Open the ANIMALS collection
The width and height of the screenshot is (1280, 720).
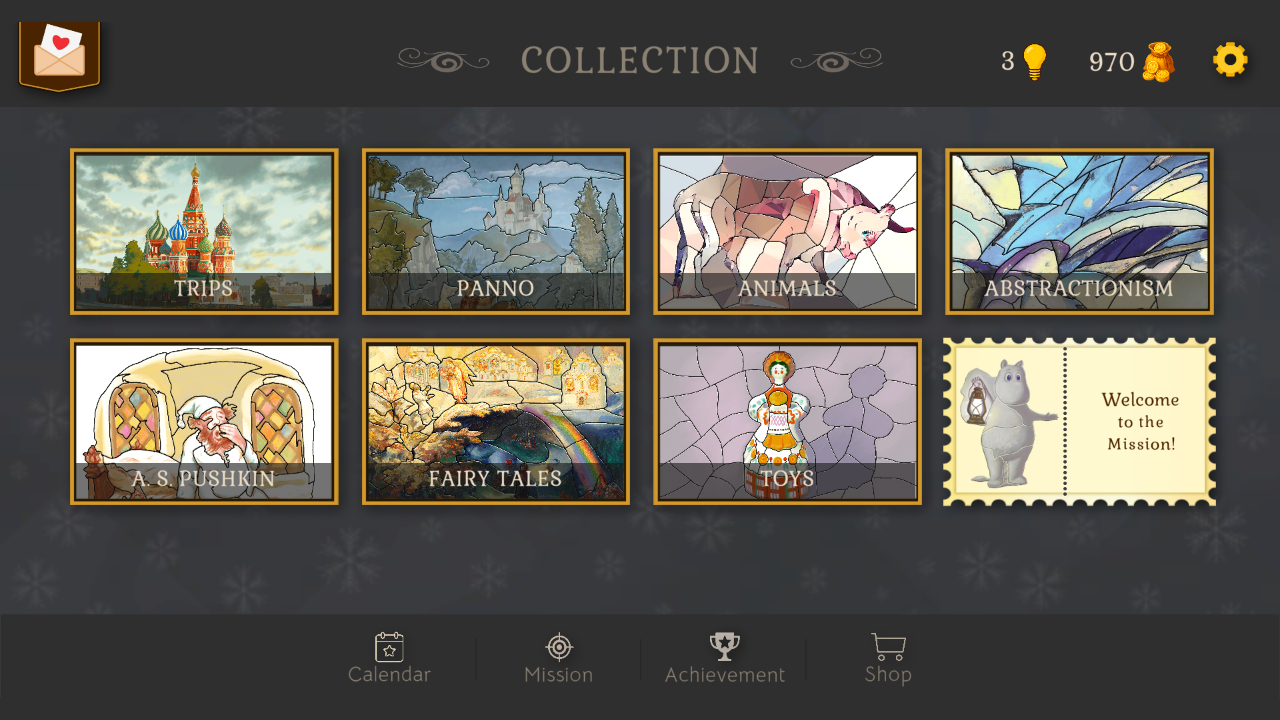787,232
